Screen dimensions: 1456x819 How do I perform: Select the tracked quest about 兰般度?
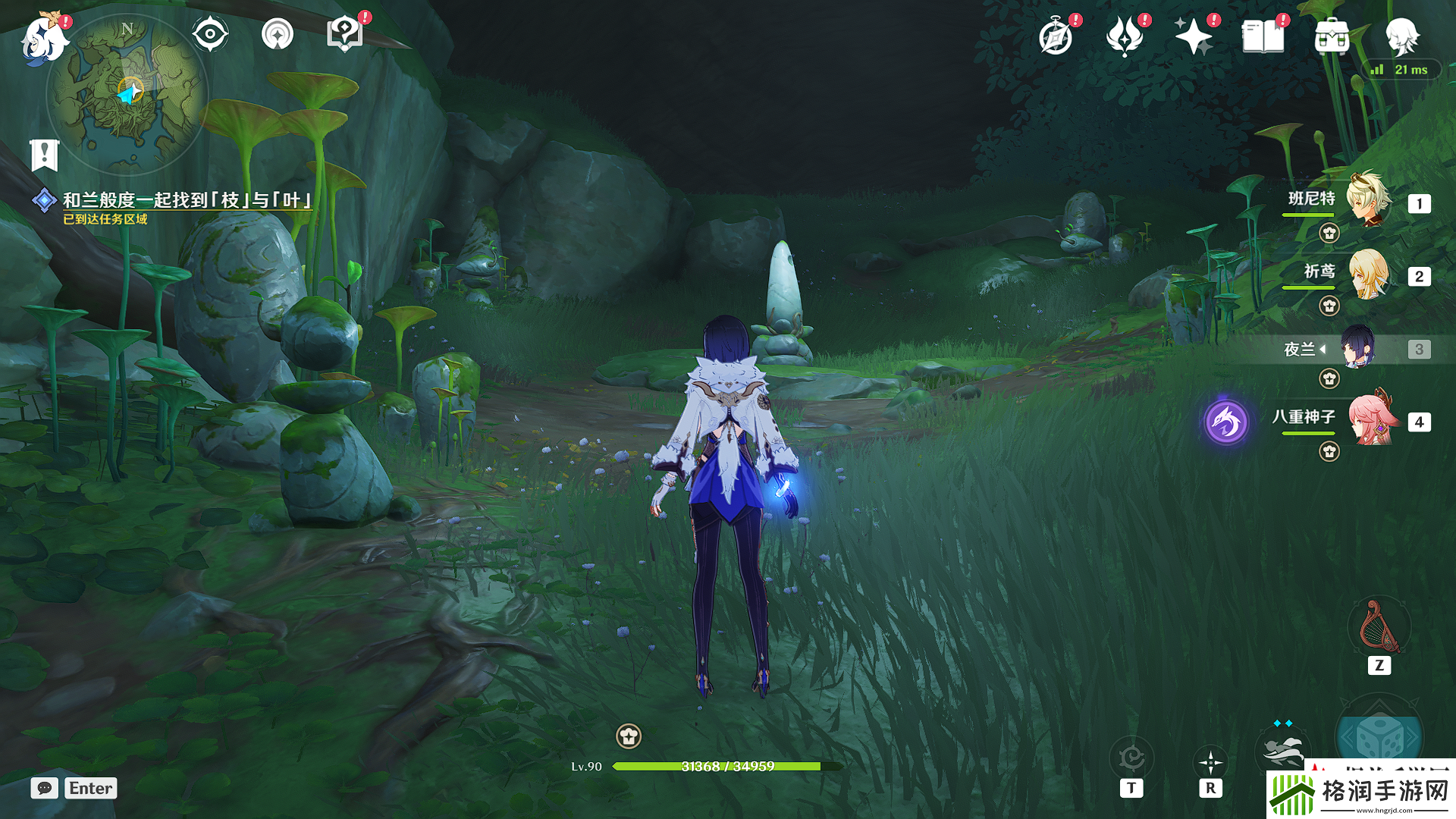point(187,200)
